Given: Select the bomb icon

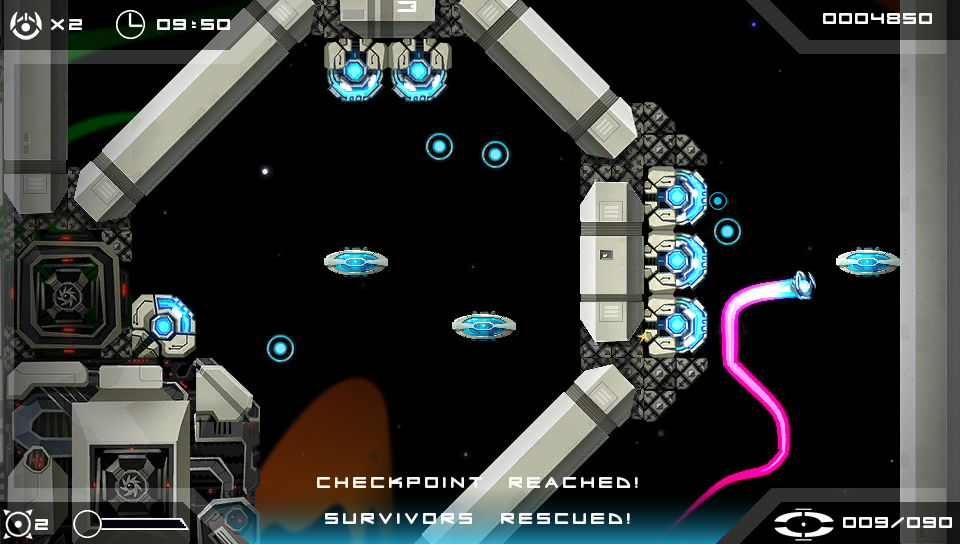Looking at the screenshot, I should click(x=19, y=523).
